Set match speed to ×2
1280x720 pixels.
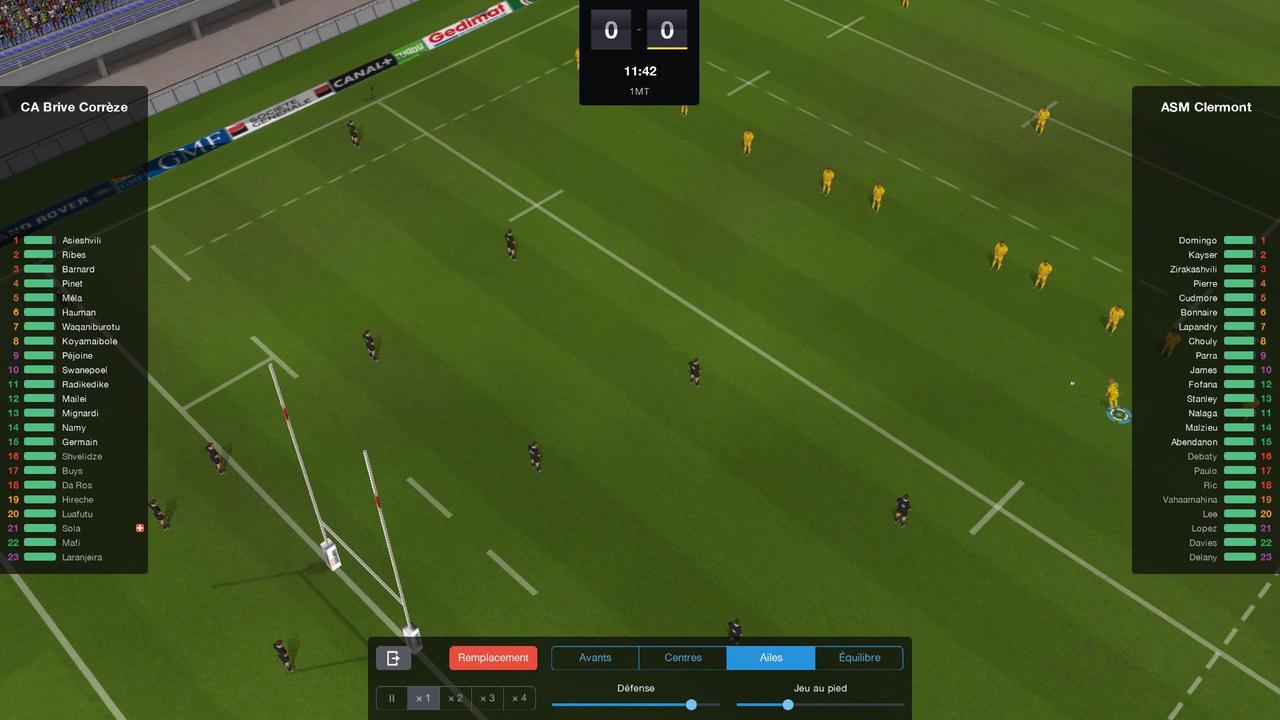[x=455, y=698]
